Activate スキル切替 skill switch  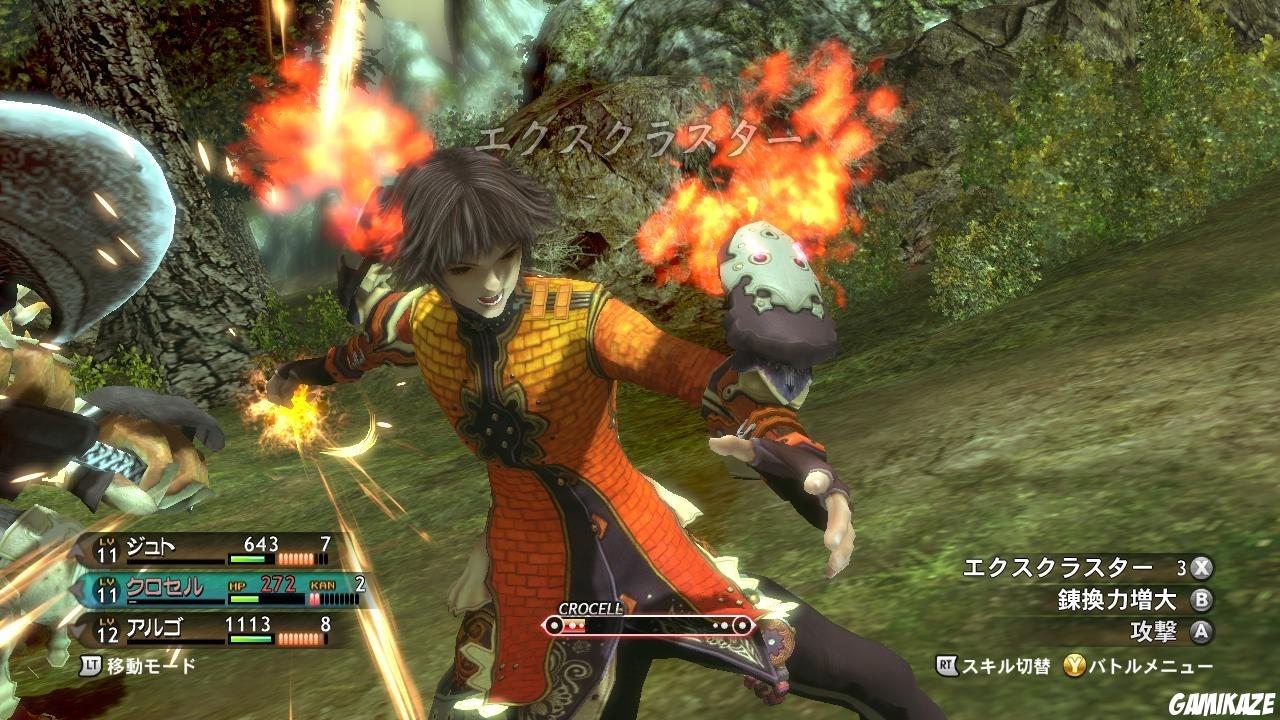[993, 666]
